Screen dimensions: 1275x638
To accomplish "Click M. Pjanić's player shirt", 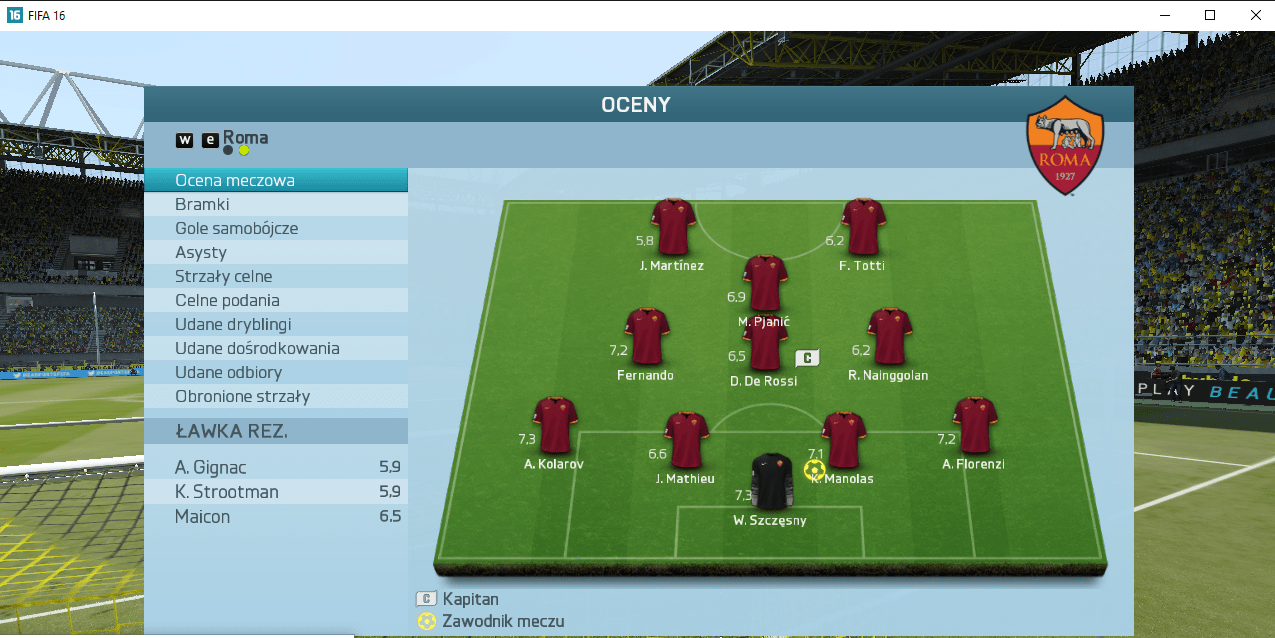I will [765, 283].
